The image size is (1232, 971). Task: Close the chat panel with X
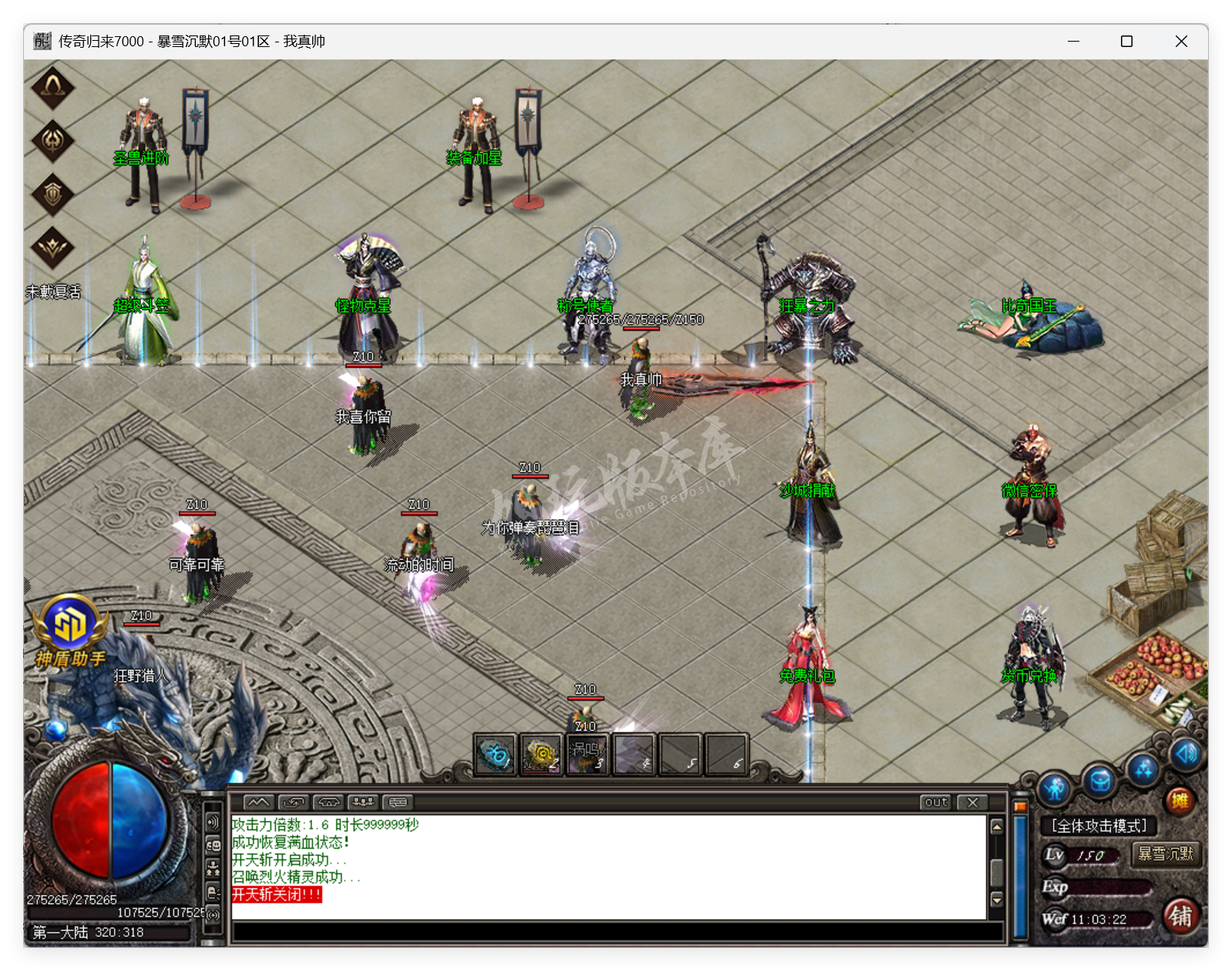click(973, 802)
